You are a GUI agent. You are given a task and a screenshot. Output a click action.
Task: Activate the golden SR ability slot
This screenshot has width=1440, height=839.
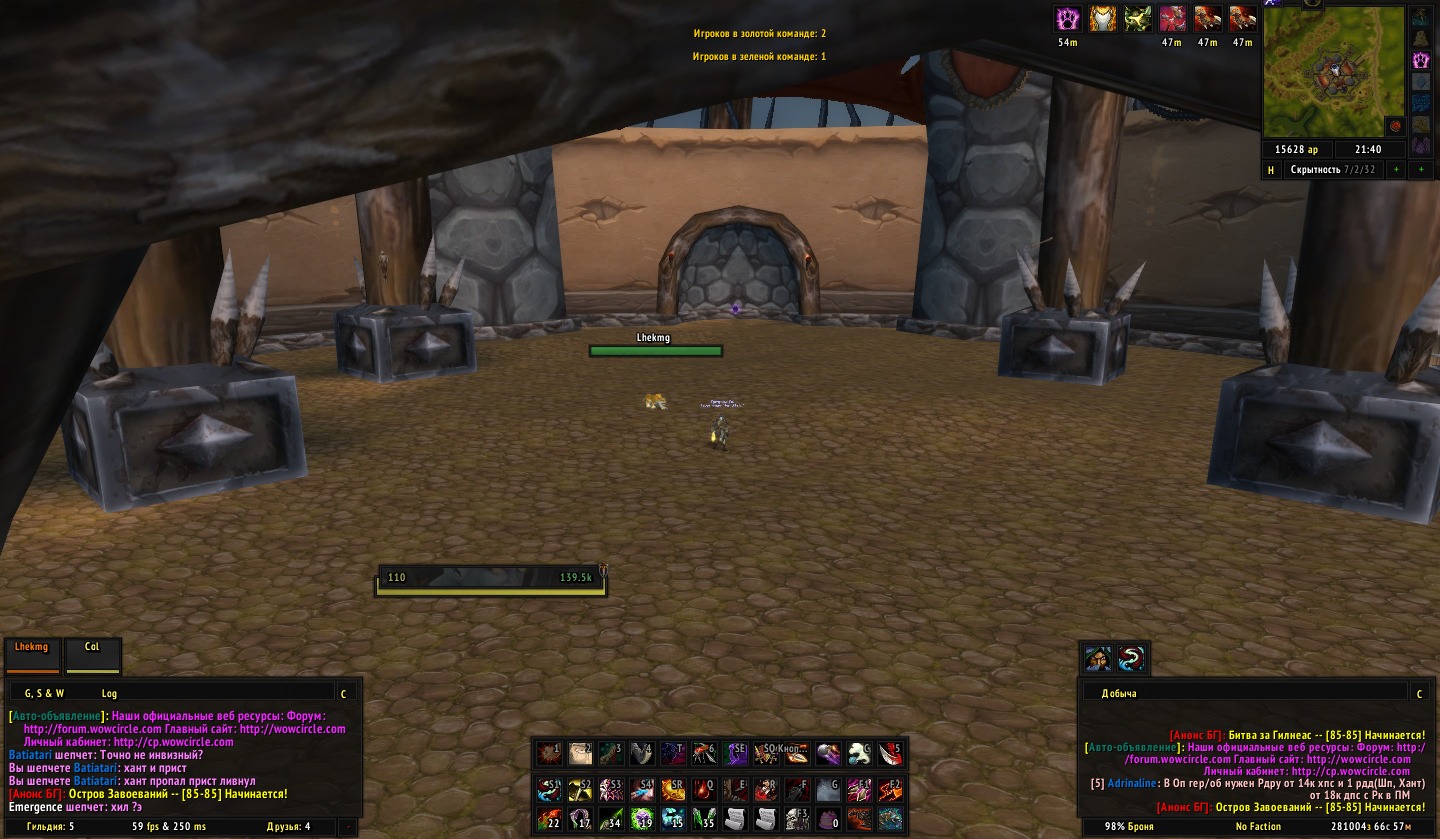click(673, 790)
